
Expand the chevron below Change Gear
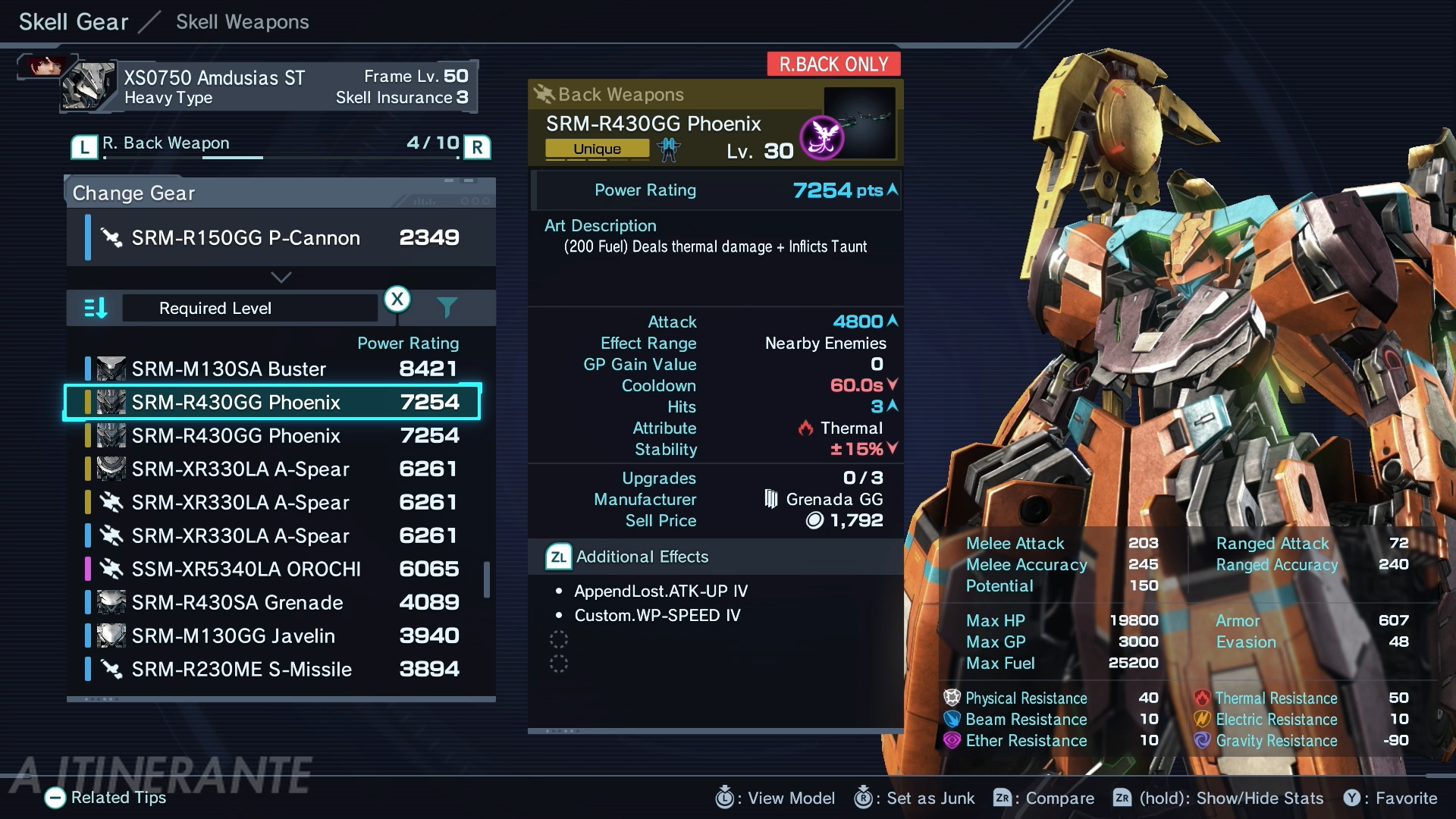(281, 278)
